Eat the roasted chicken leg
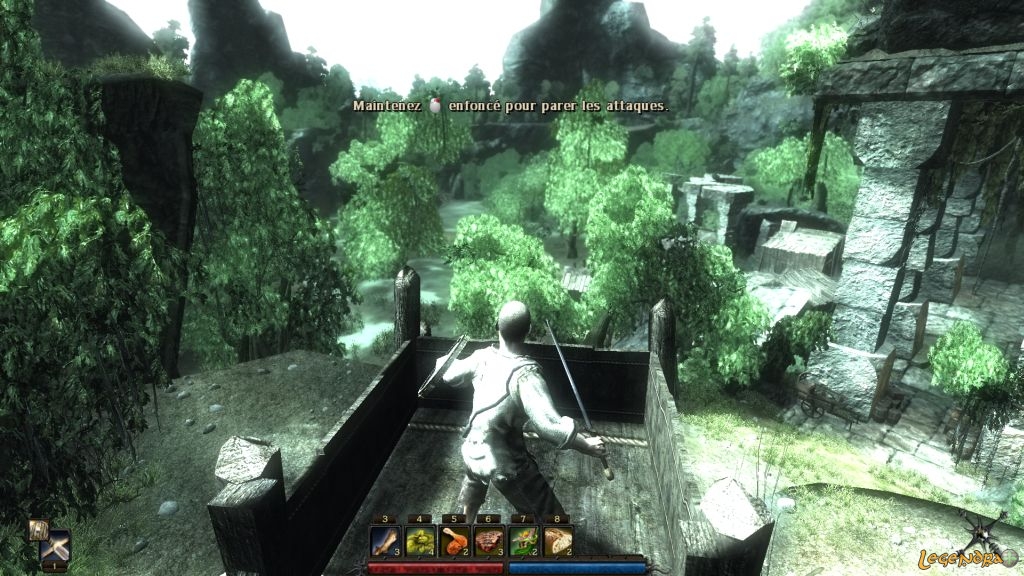This screenshot has width=1024, height=576. tap(455, 541)
